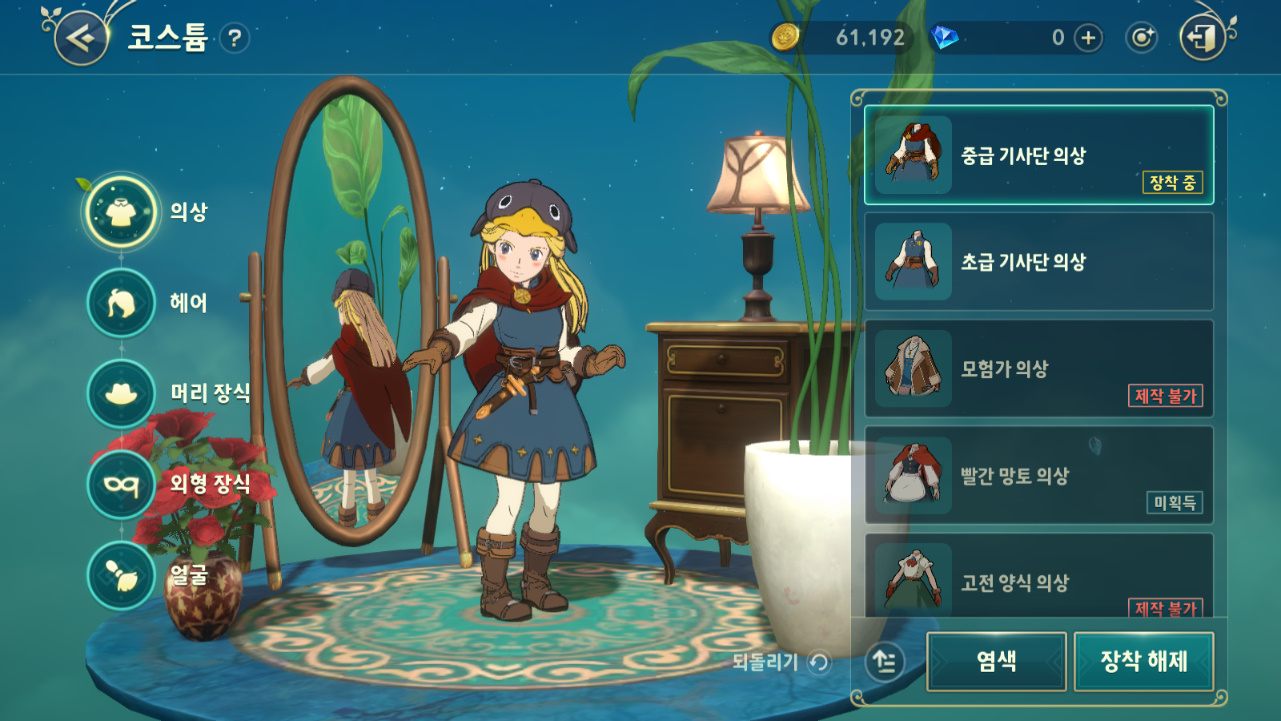Viewport: 1281px width, 721px height.
Task: Choose the 고전 양식 의상 costume
Action: 1038,580
